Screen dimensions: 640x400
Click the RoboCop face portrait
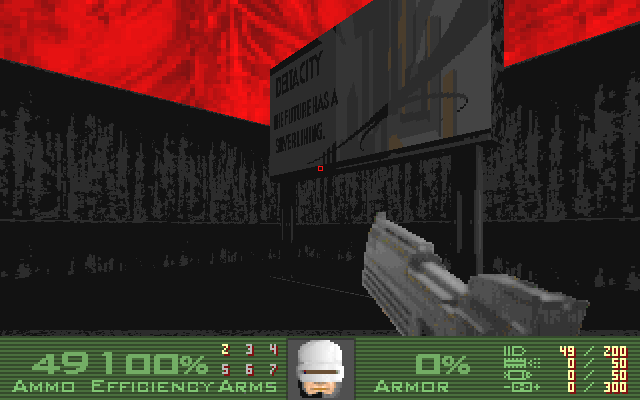[x=318, y=368]
